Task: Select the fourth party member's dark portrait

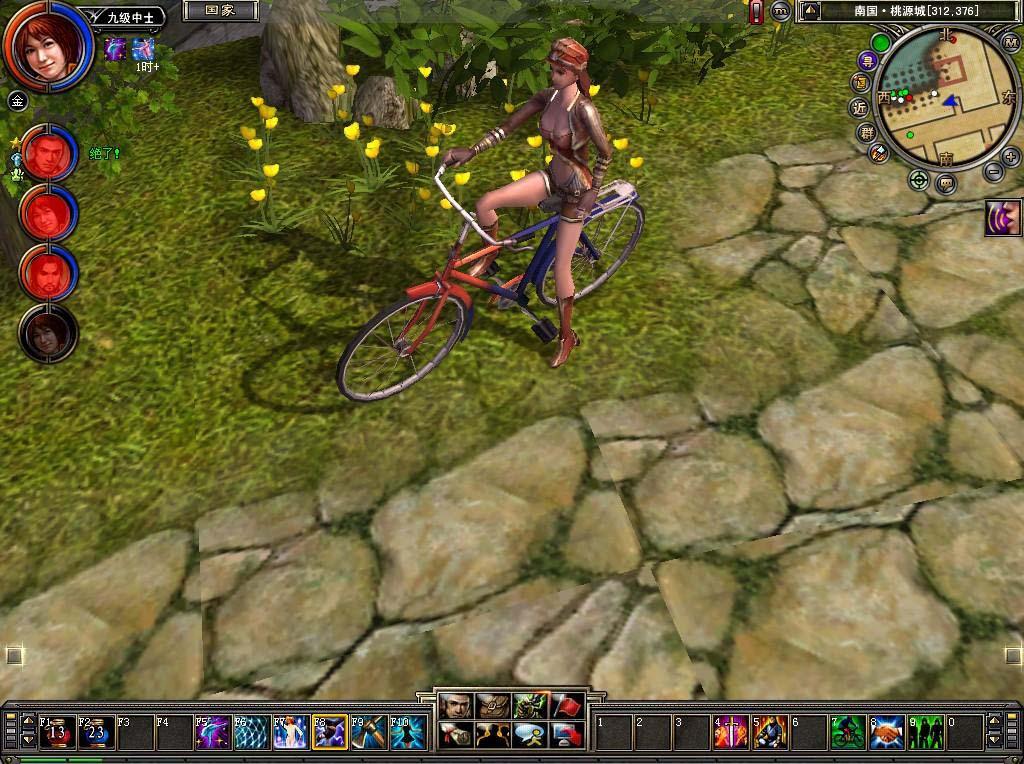Action: pyautogui.click(x=48, y=334)
